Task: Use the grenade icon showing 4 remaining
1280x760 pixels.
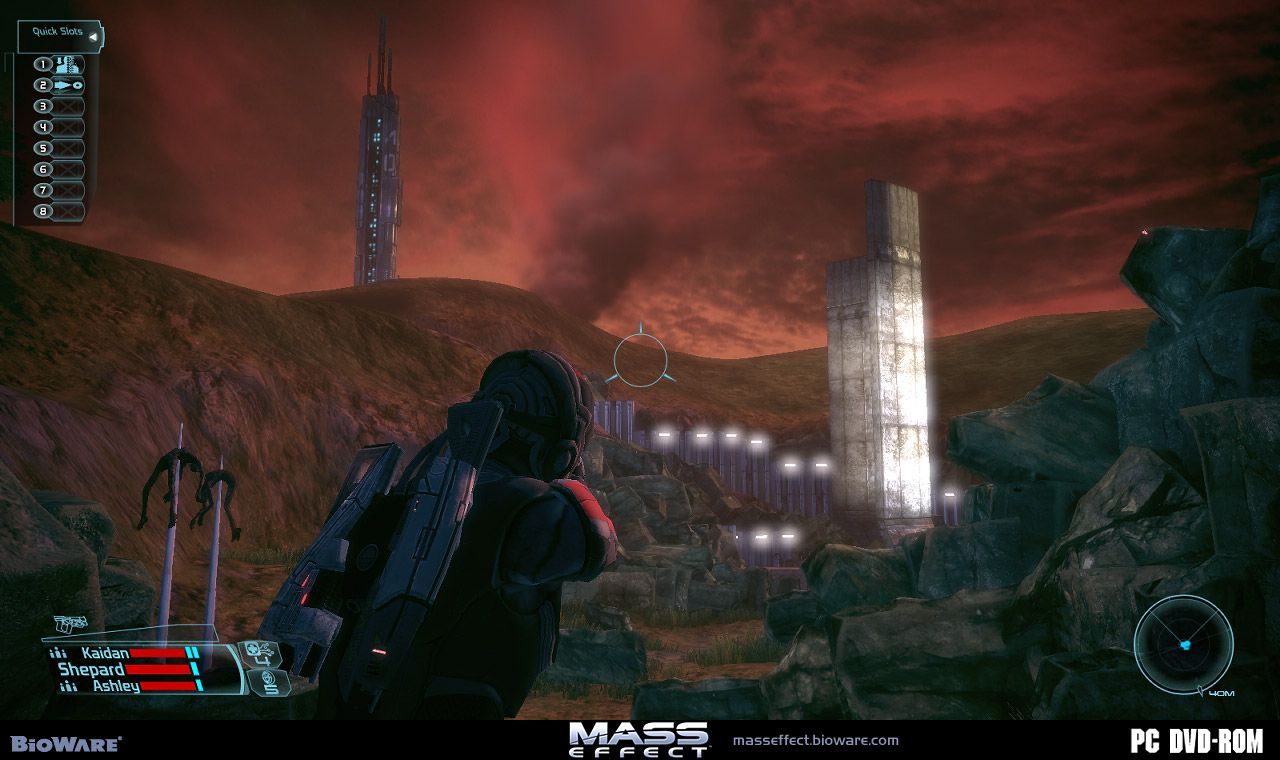Action: 261,653
